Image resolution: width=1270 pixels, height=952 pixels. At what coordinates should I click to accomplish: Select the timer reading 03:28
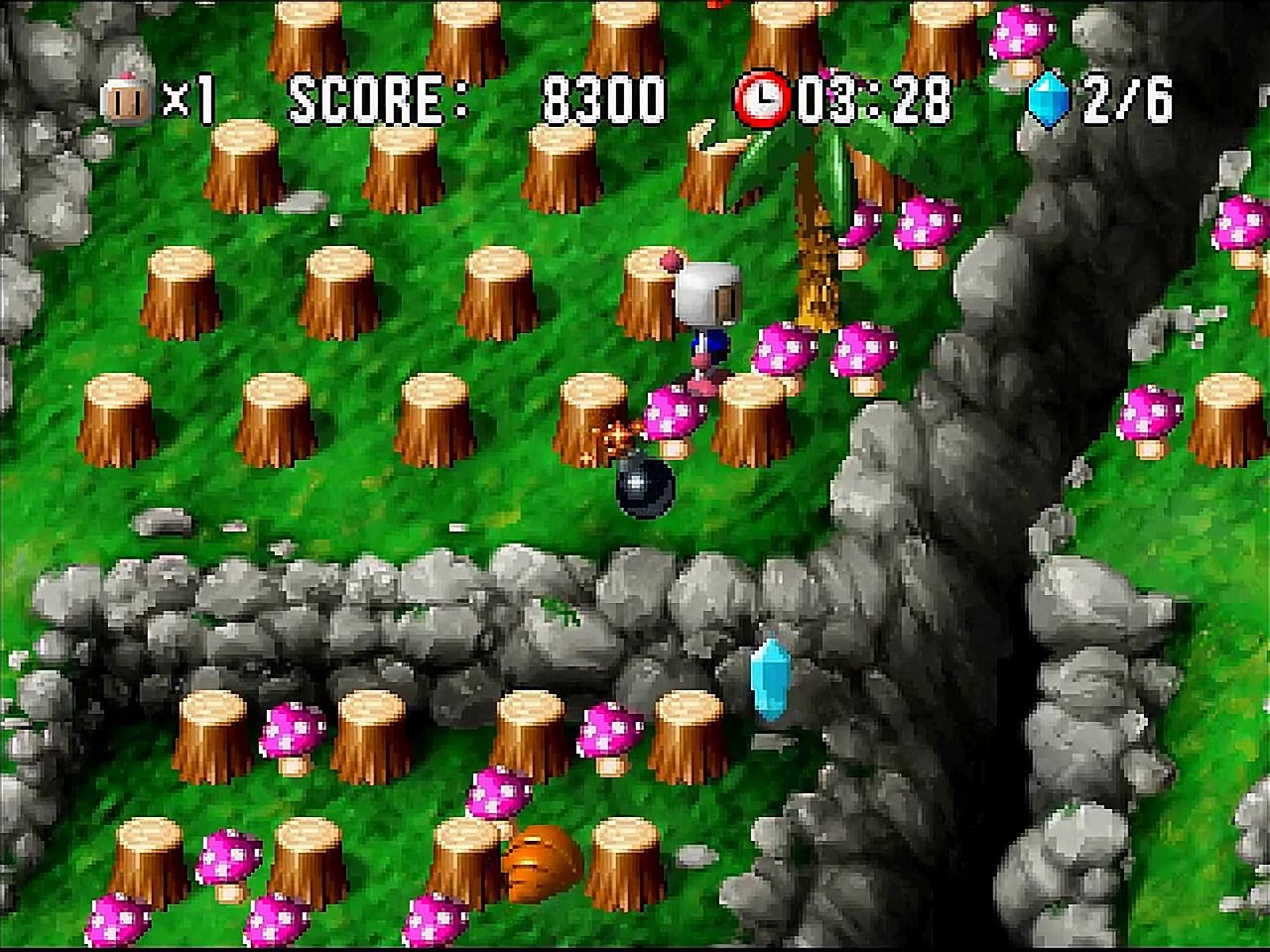pyautogui.click(x=878, y=96)
